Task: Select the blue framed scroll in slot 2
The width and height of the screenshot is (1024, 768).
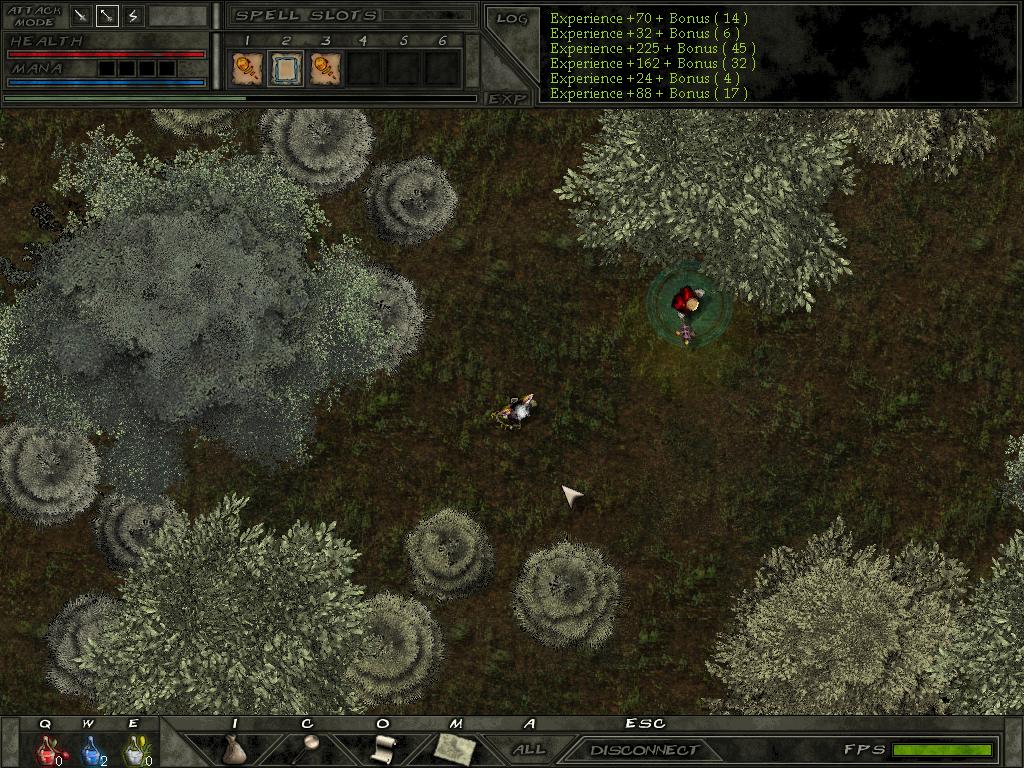Action: [285, 68]
